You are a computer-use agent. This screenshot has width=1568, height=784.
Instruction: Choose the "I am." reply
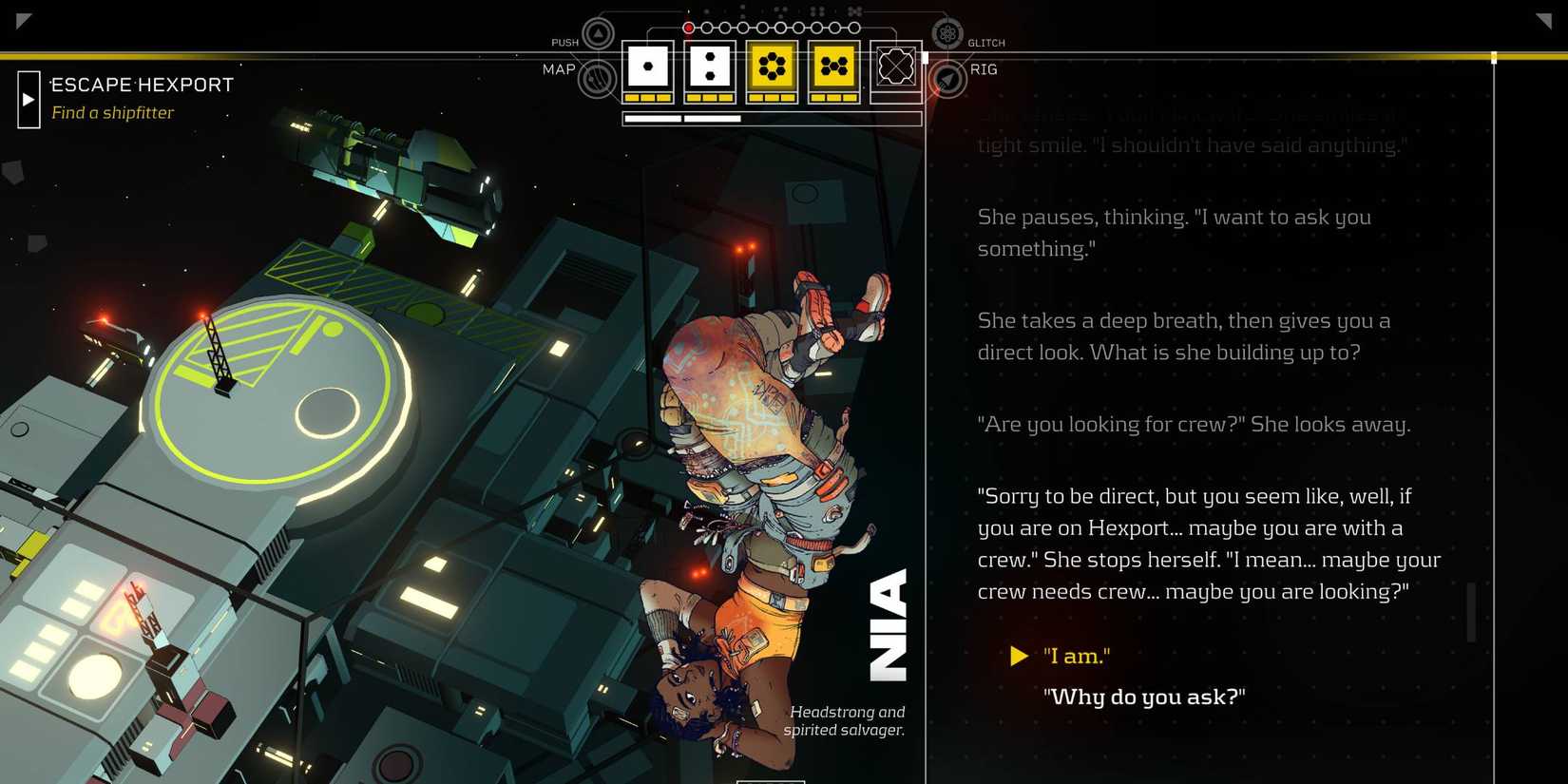[1076, 656]
